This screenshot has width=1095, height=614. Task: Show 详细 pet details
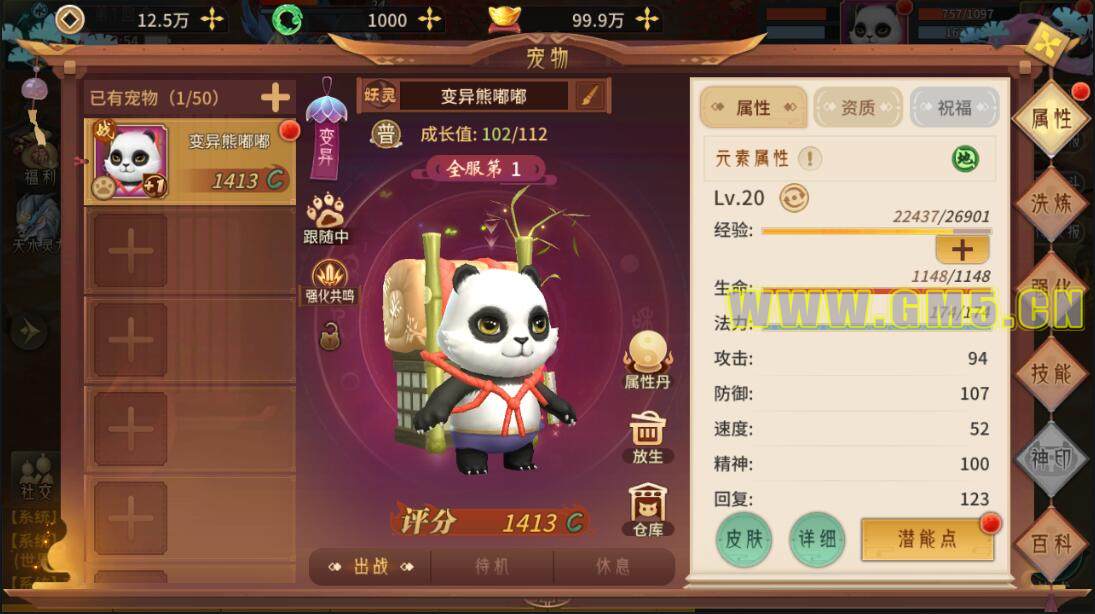tap(817, 539)
